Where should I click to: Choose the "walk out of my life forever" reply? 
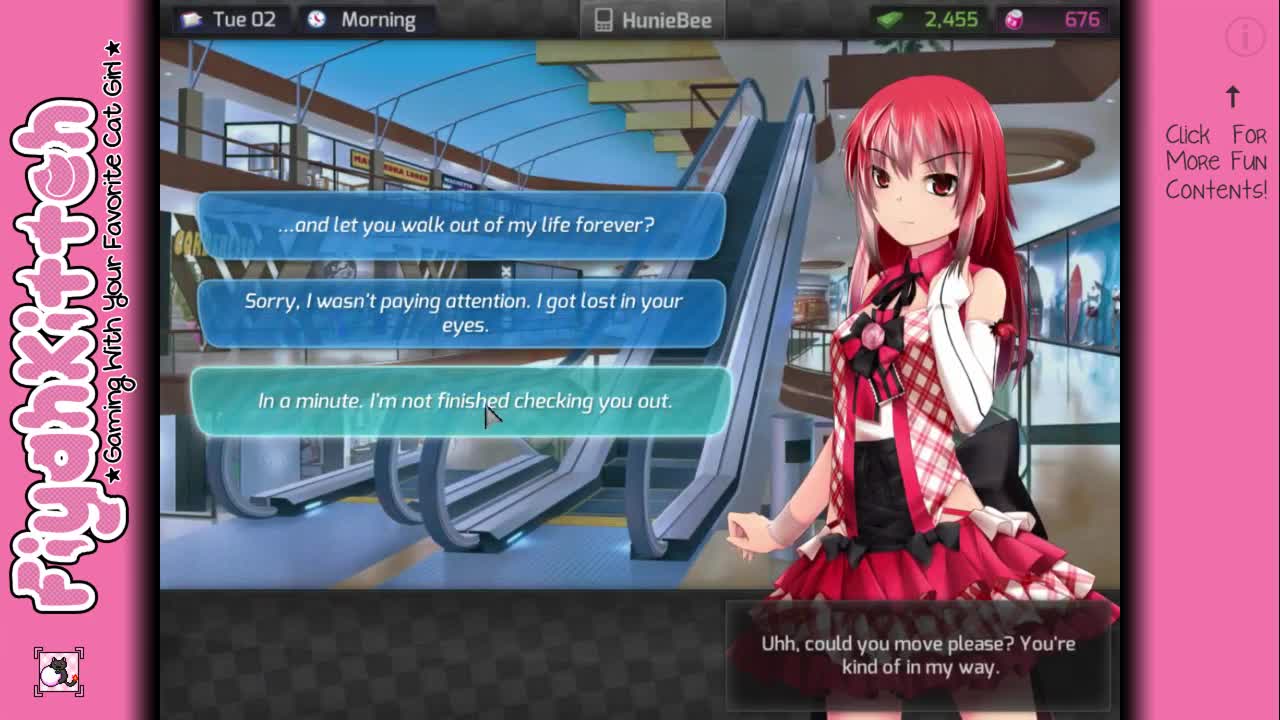pyautogui.click(x=462, y=225)
